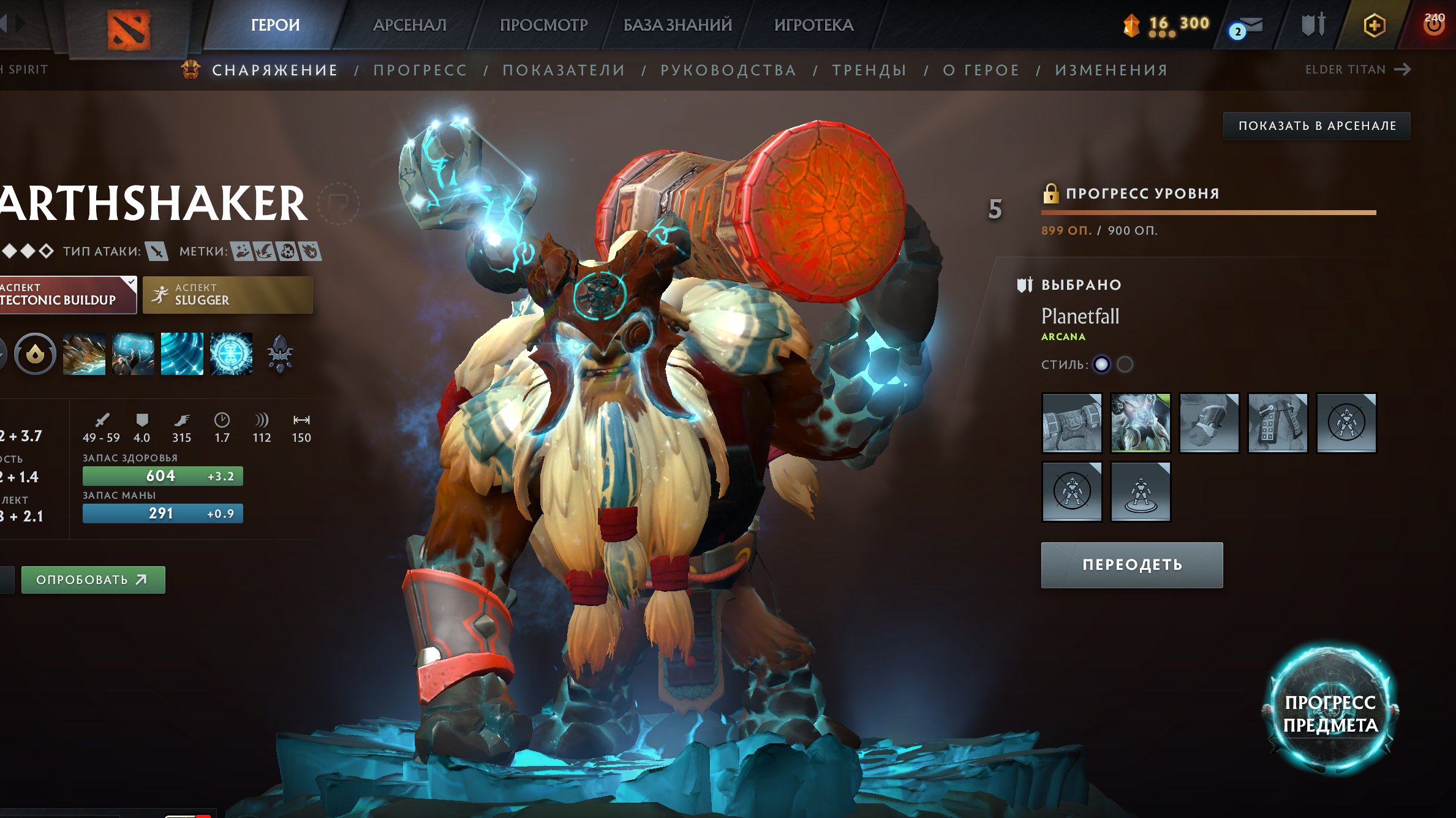Open the Руководства subtab
The width and height of the screenshot is (1456, 818).
728,70
